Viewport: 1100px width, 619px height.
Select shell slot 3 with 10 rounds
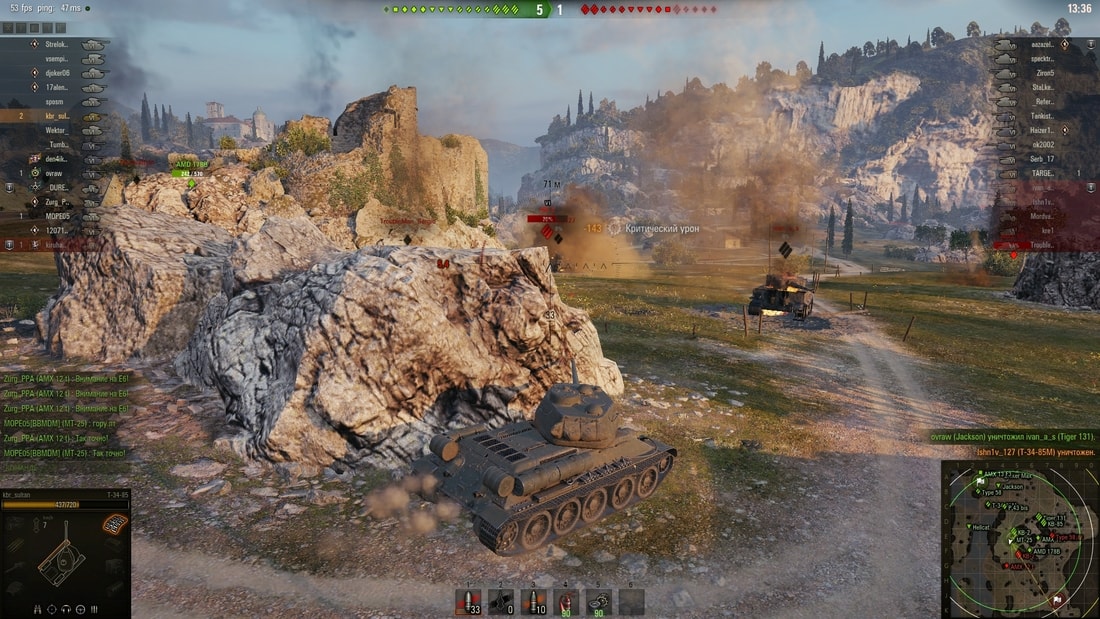click(x=533, y=601)
